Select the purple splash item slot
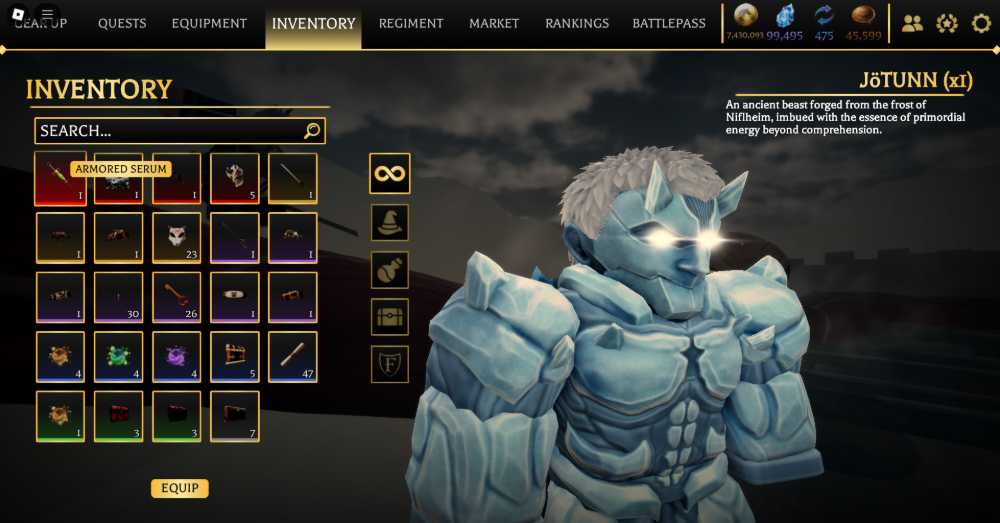1000x523 pixels. click(x=177, y=356)
